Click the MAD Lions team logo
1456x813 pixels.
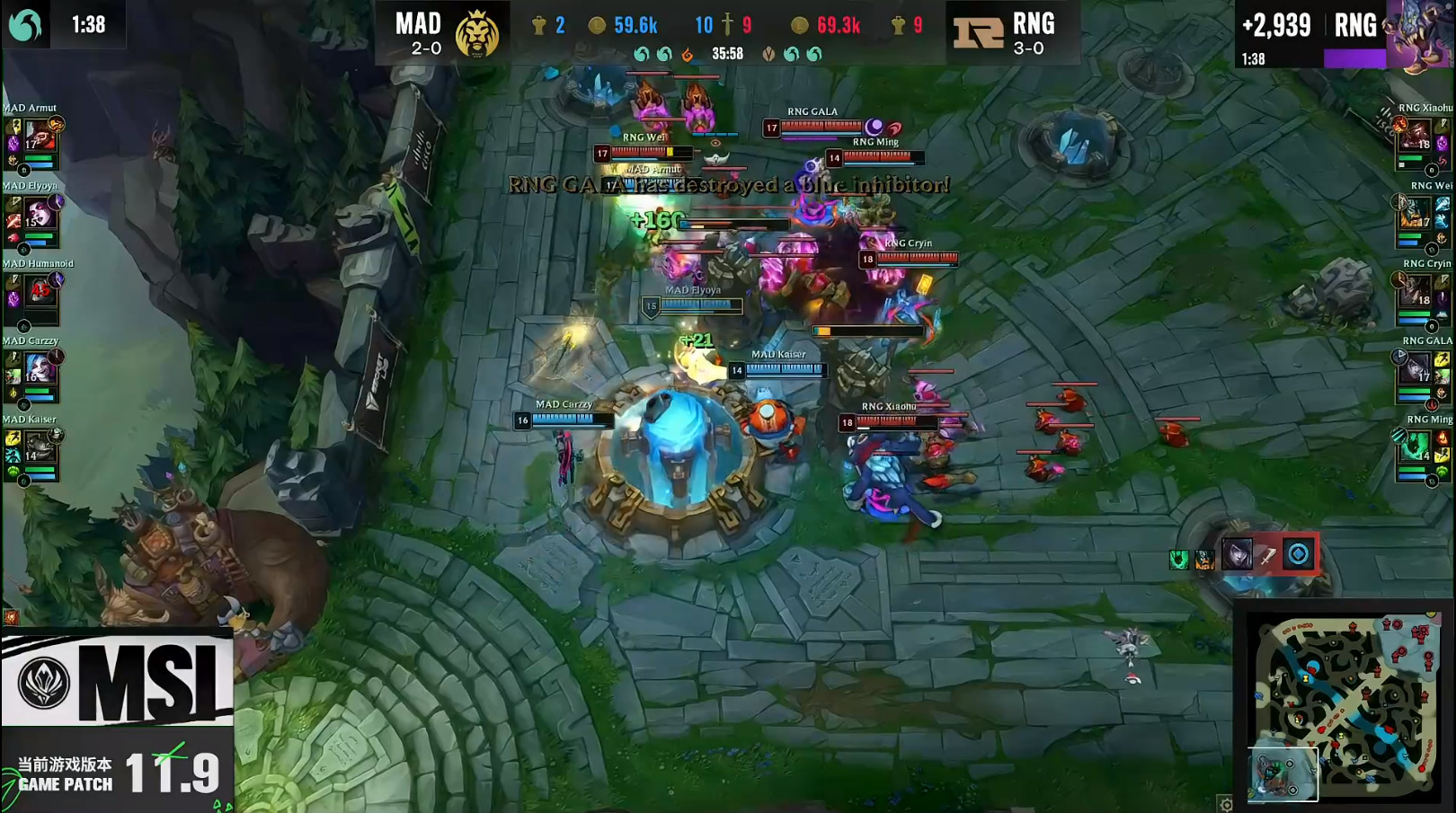476,34
